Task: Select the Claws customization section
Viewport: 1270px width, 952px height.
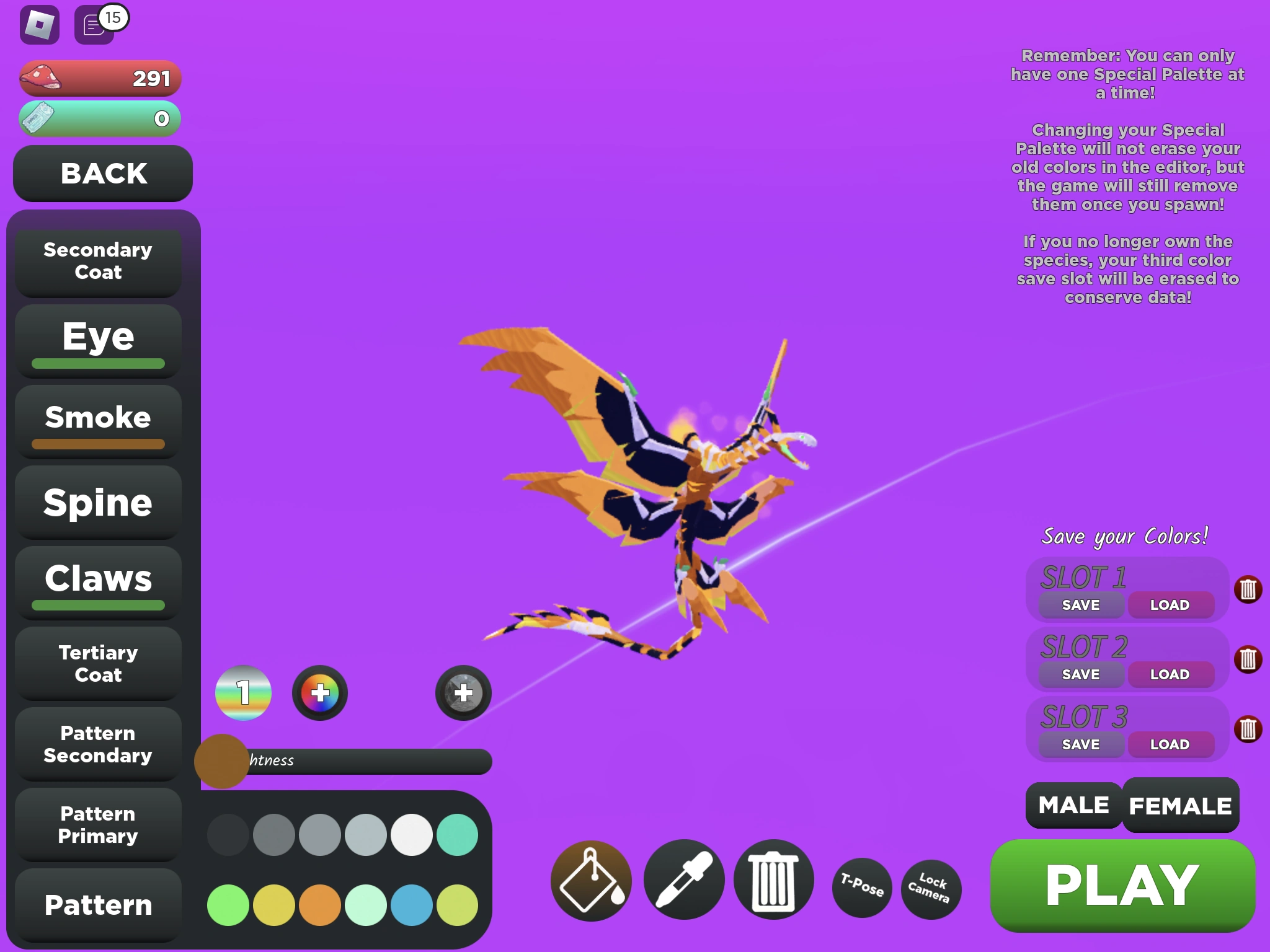Action: (97, 579)
